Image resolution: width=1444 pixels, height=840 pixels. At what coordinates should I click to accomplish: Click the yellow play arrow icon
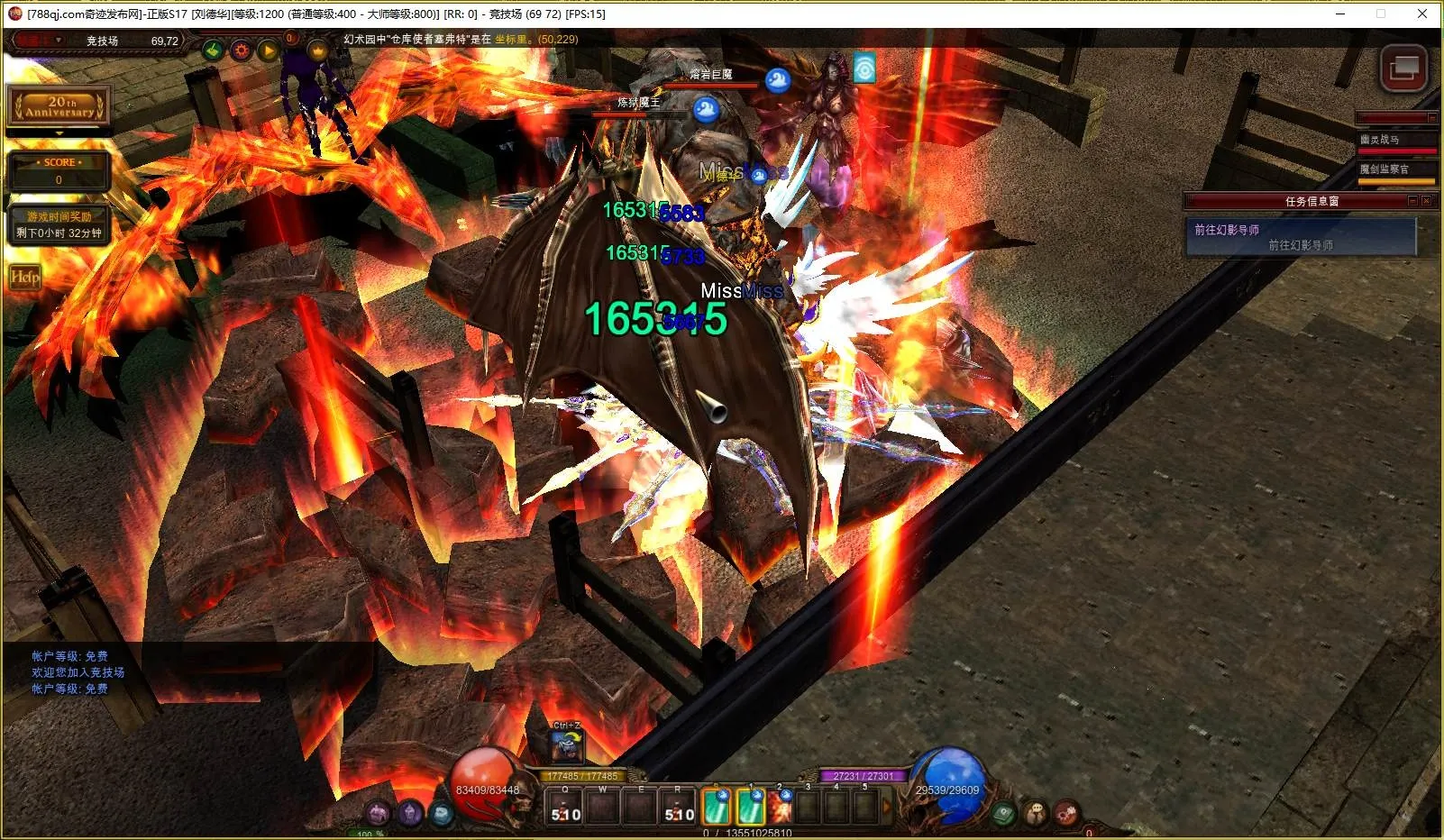[268, 50]
